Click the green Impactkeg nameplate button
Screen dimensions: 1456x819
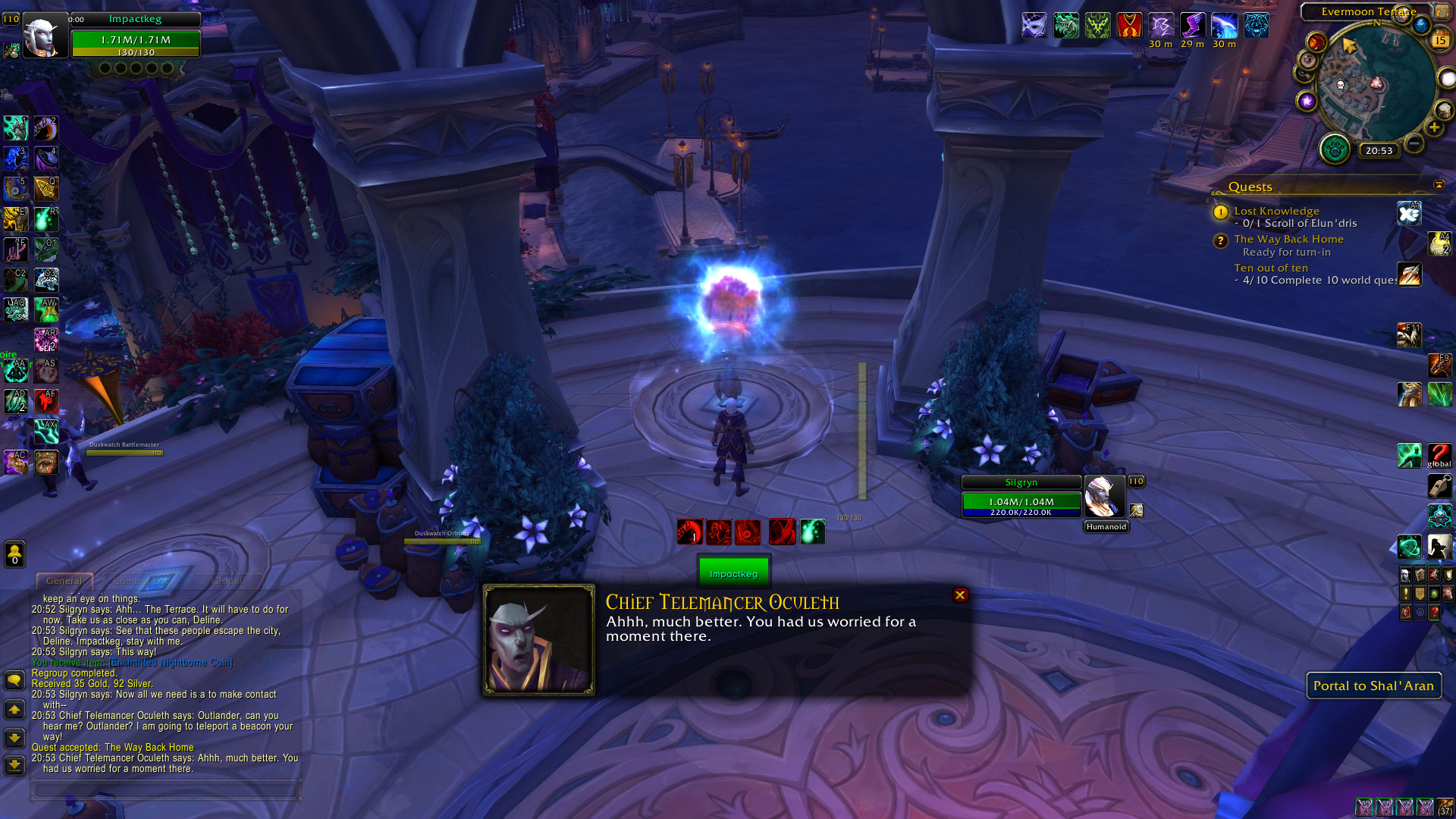(733, 573)
